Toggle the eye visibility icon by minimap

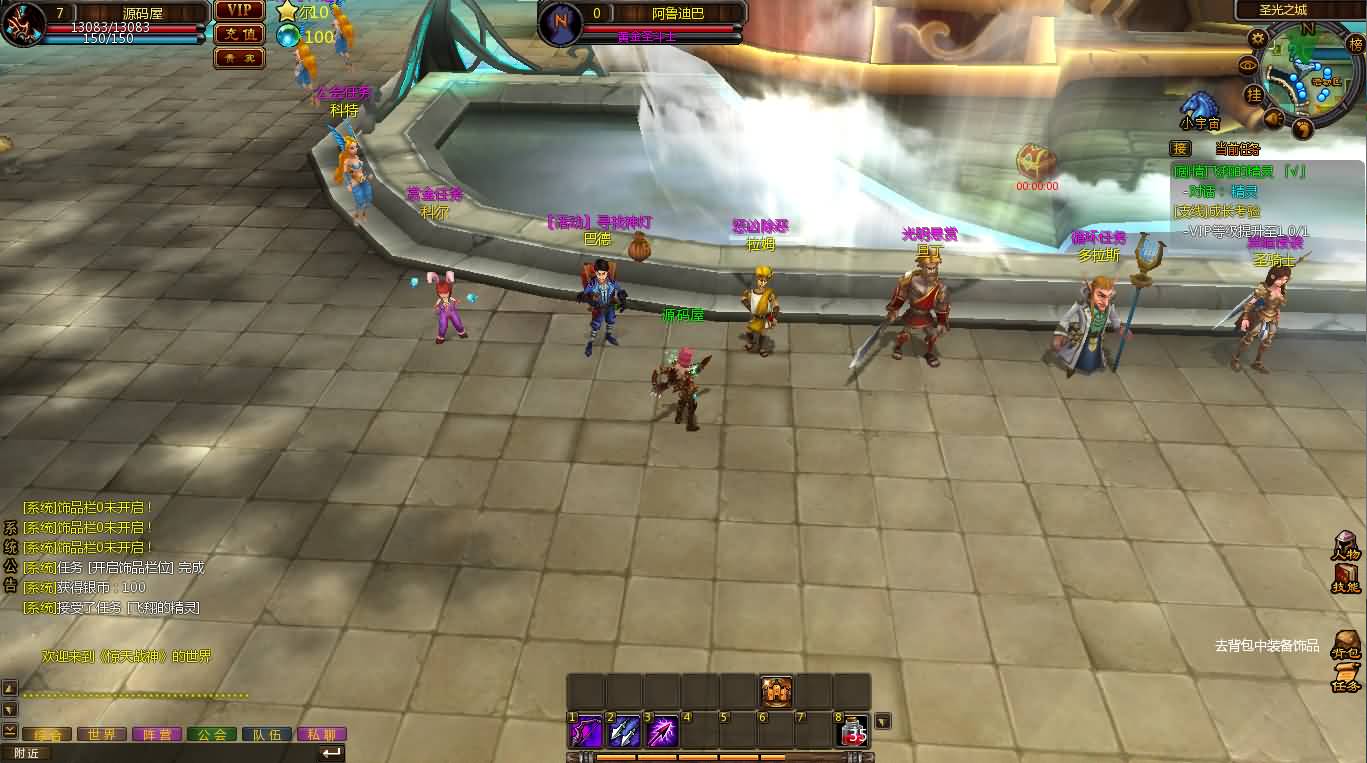pyautogui.click(x=1247, y=65)
